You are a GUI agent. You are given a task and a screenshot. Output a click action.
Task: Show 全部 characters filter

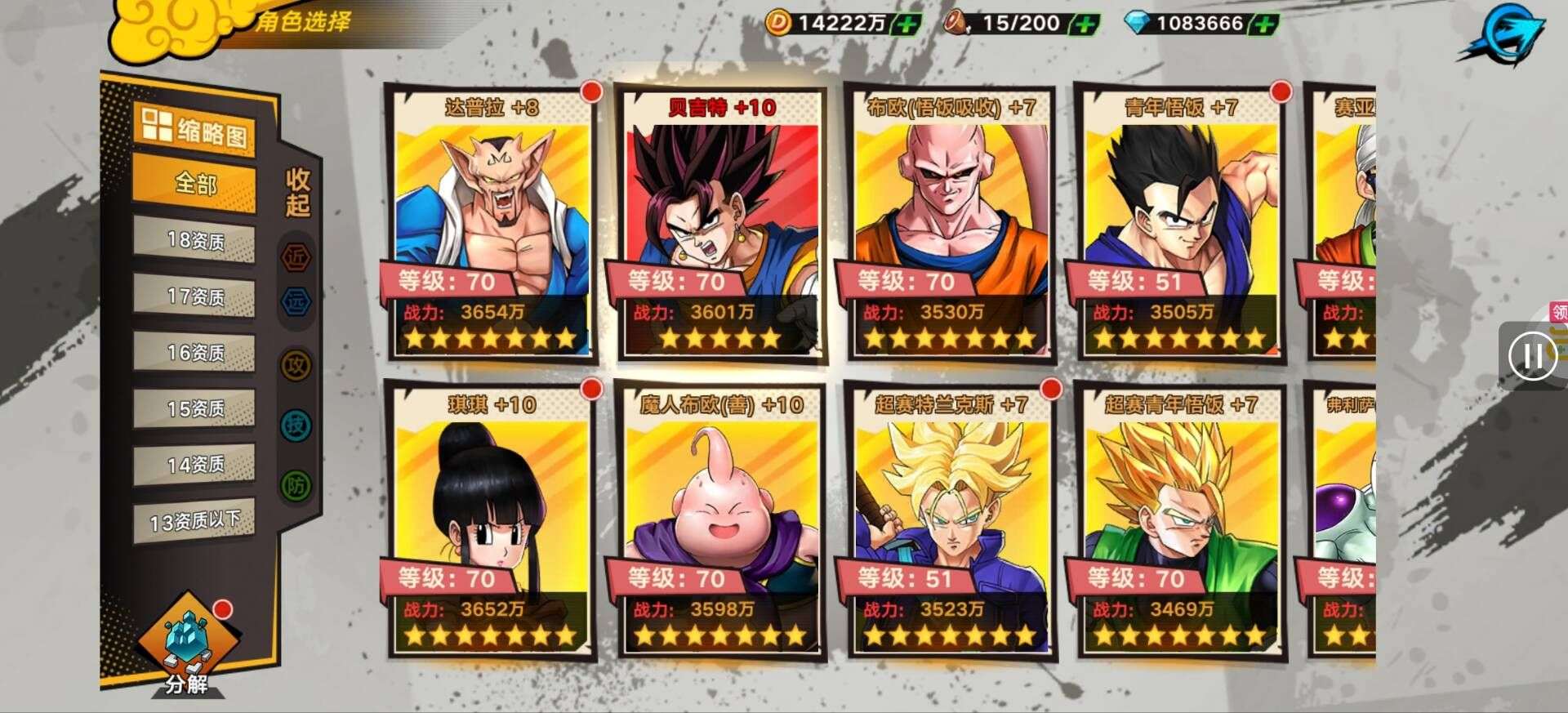point(195,185)
